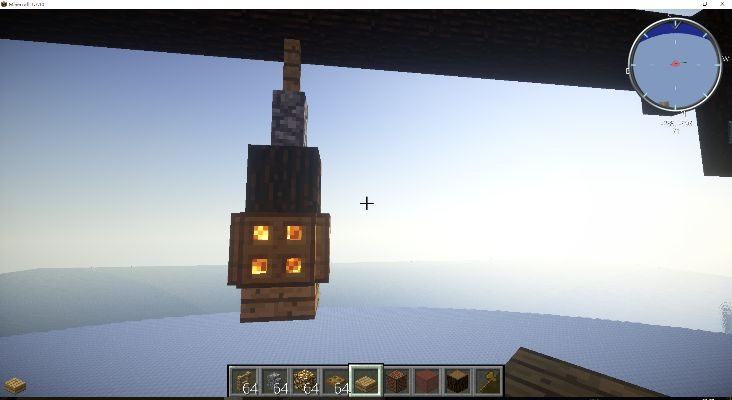
Task: Select the selected wooden slab hotbar slot
Action: [x=366, y=380]
